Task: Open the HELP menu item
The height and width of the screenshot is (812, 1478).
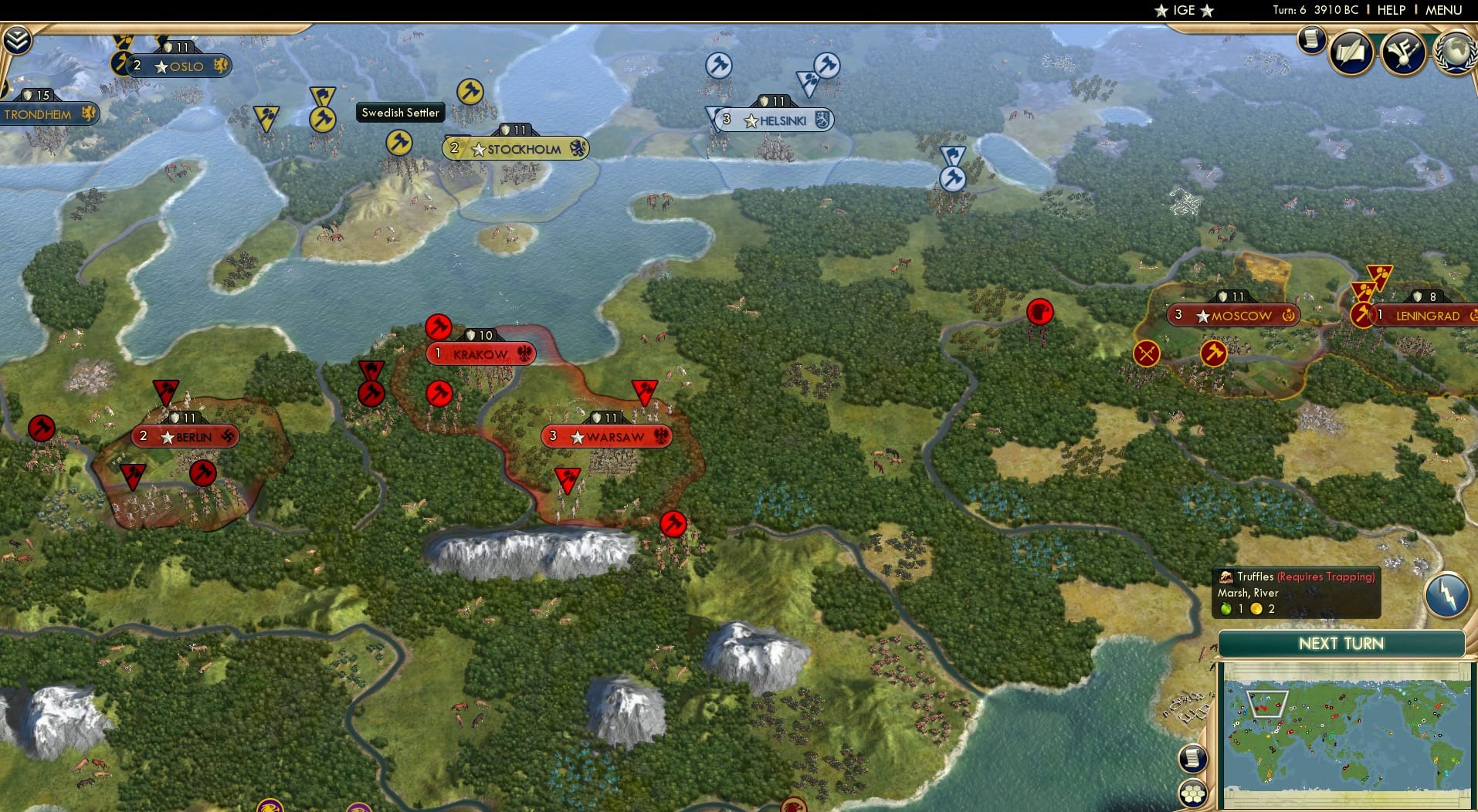Action: click(x=1390, y=10)
